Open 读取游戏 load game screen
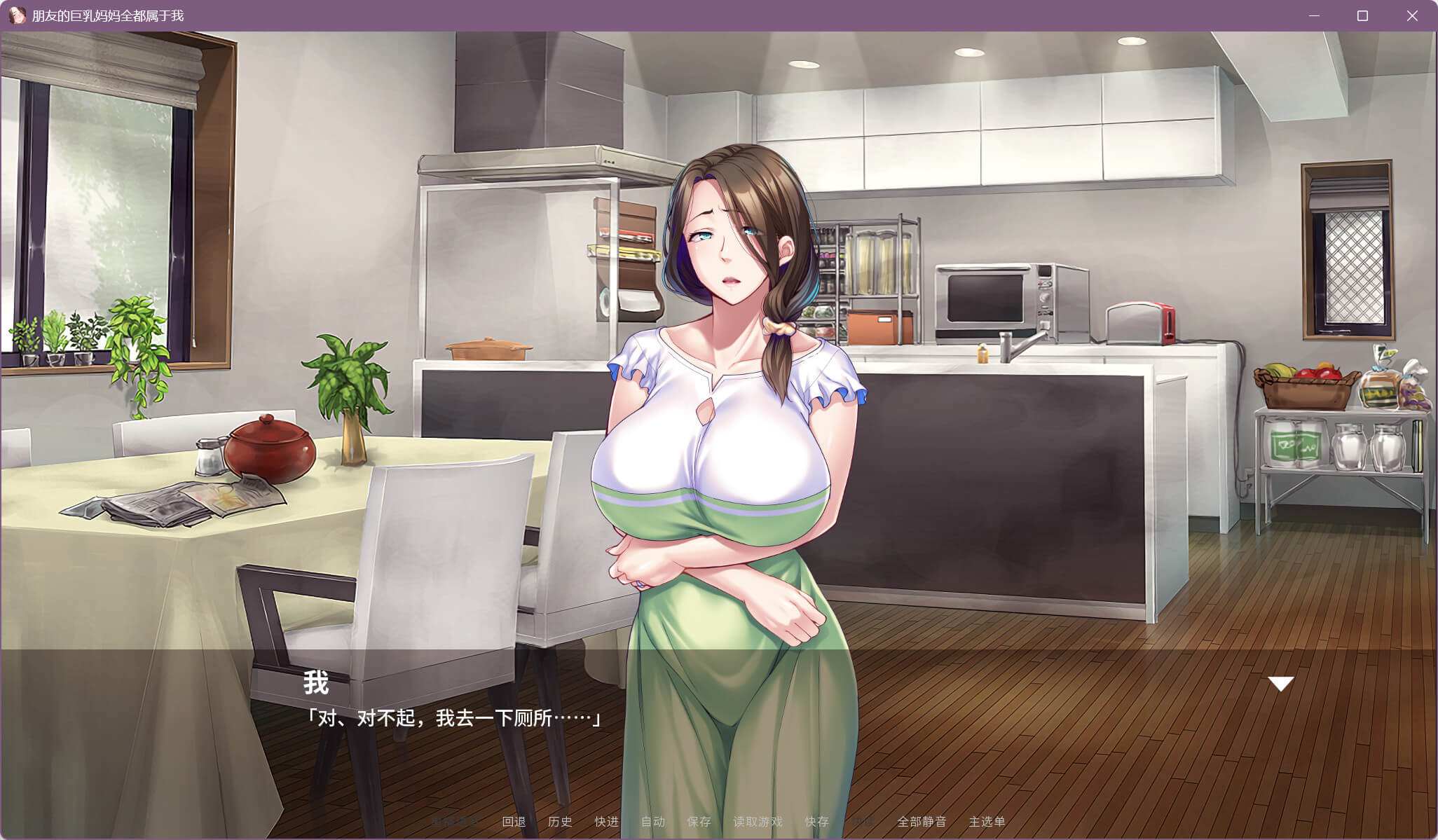This screenshot has height=840, width=1438. click(758, 822)
